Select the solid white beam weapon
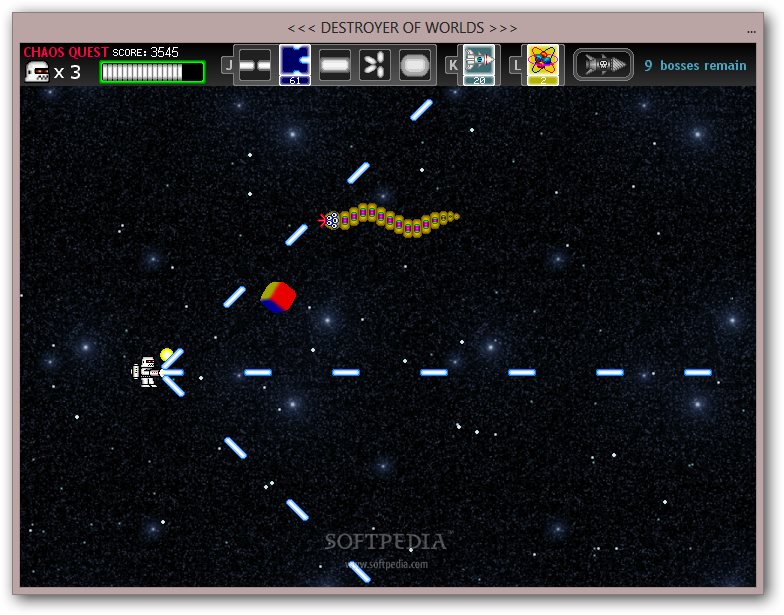Screen dimensions: 784x615 335,66
